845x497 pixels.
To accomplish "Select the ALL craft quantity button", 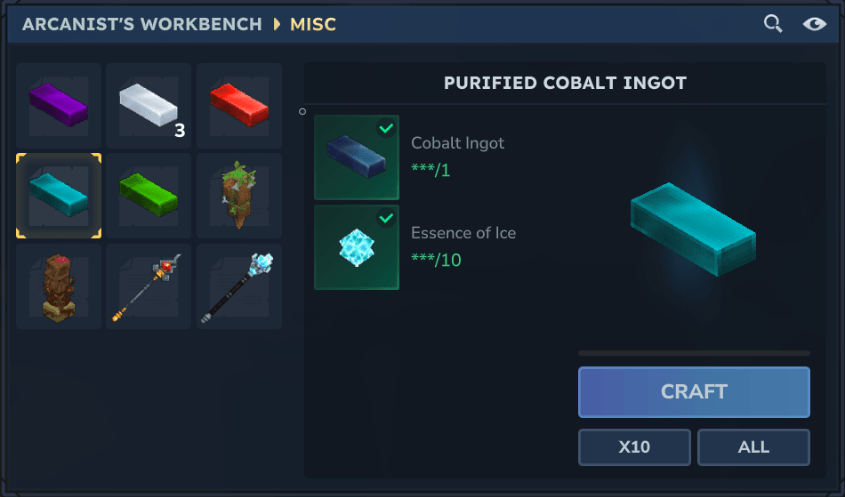I will point(753,447).
